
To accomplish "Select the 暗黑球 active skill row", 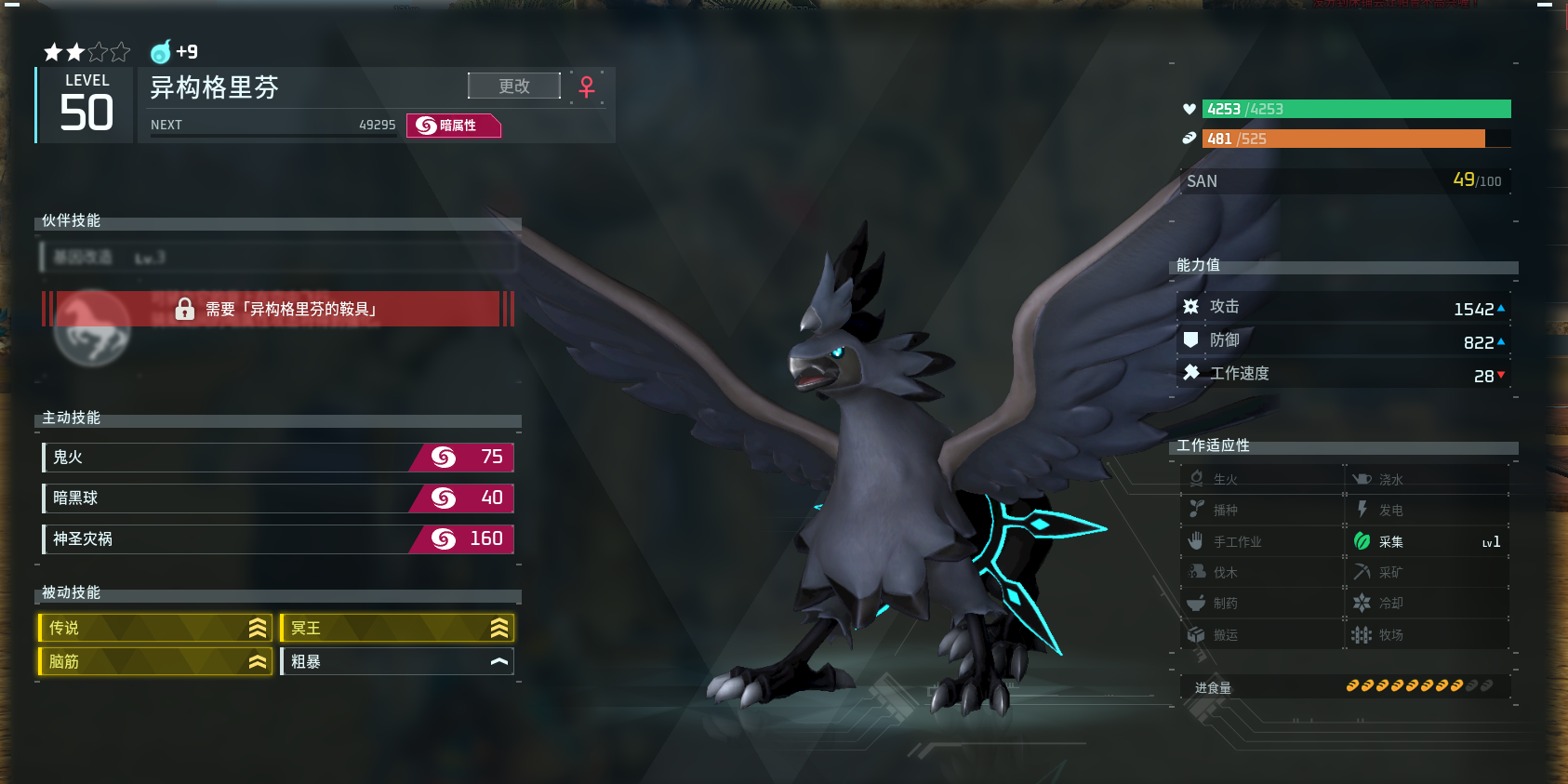I will 278,498.
